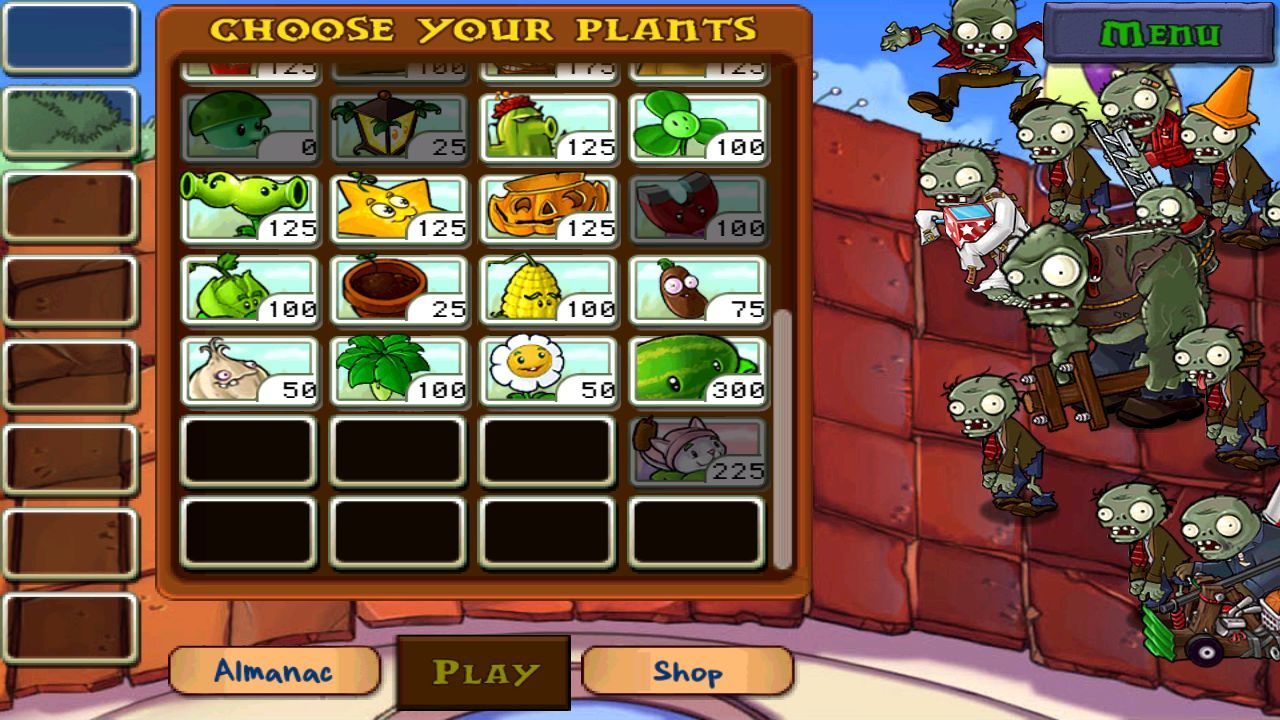The width and height of the screenshot is (1280, 720).
Task: Select the Plantern seed packet
Action: coord(398,125)
